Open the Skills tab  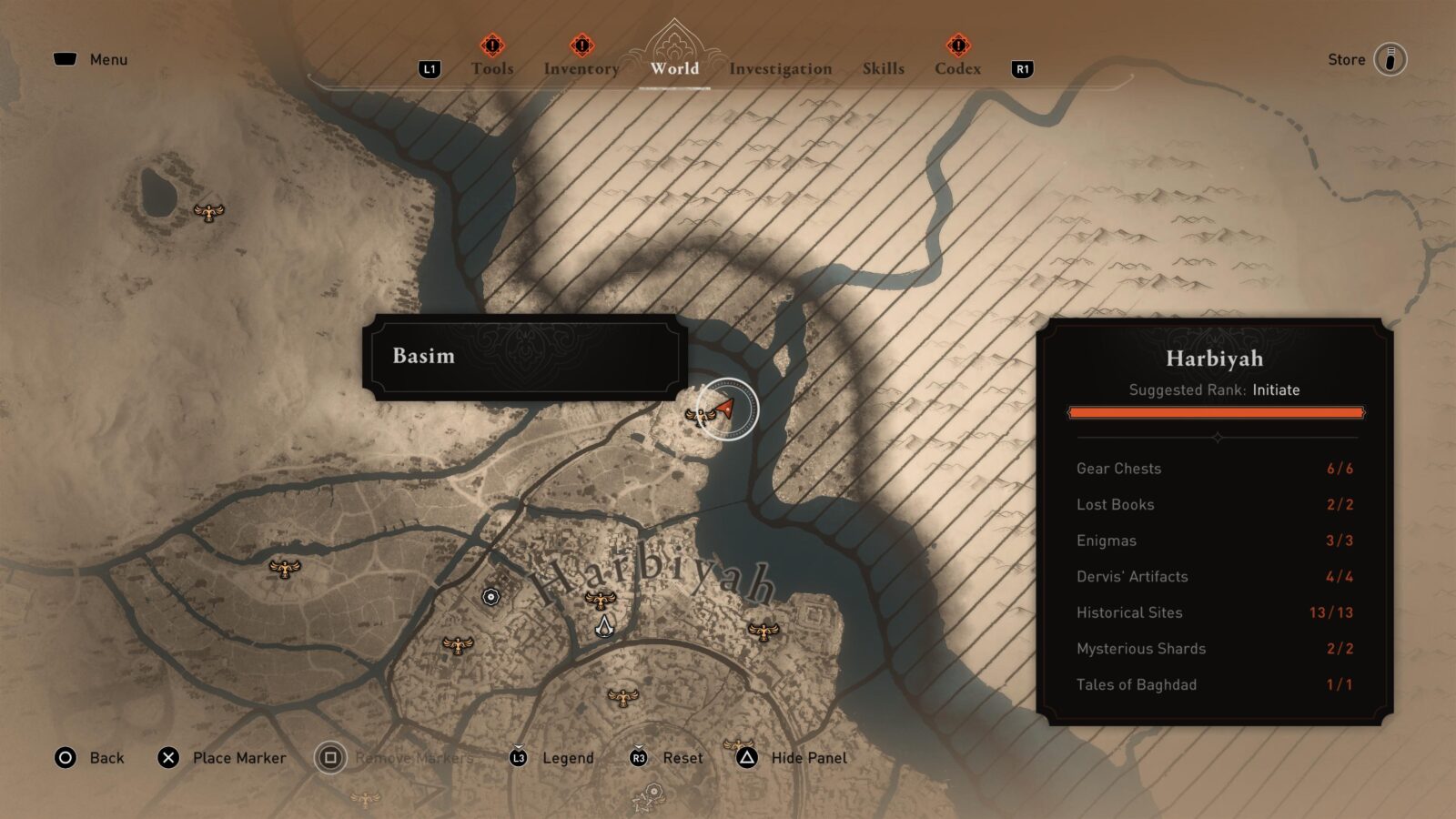coord(882,68)
